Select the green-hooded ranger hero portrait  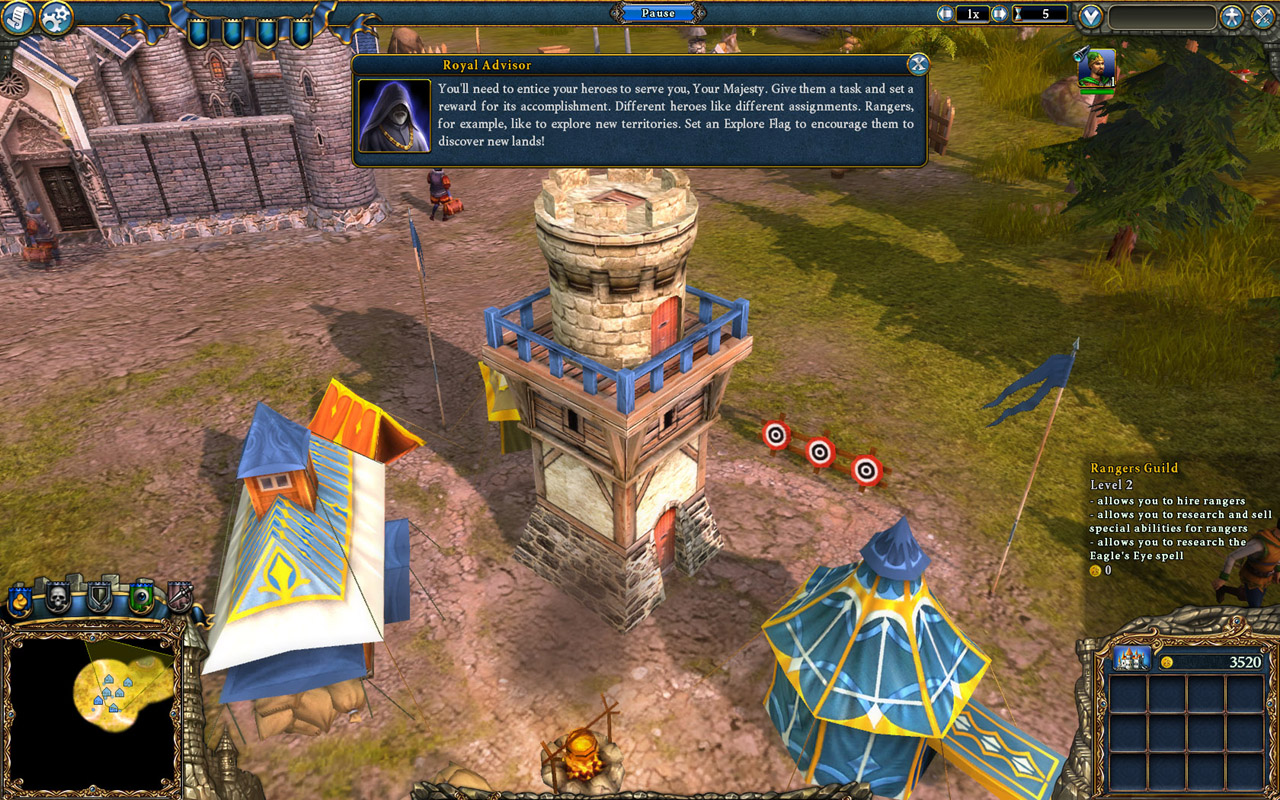1097,68
